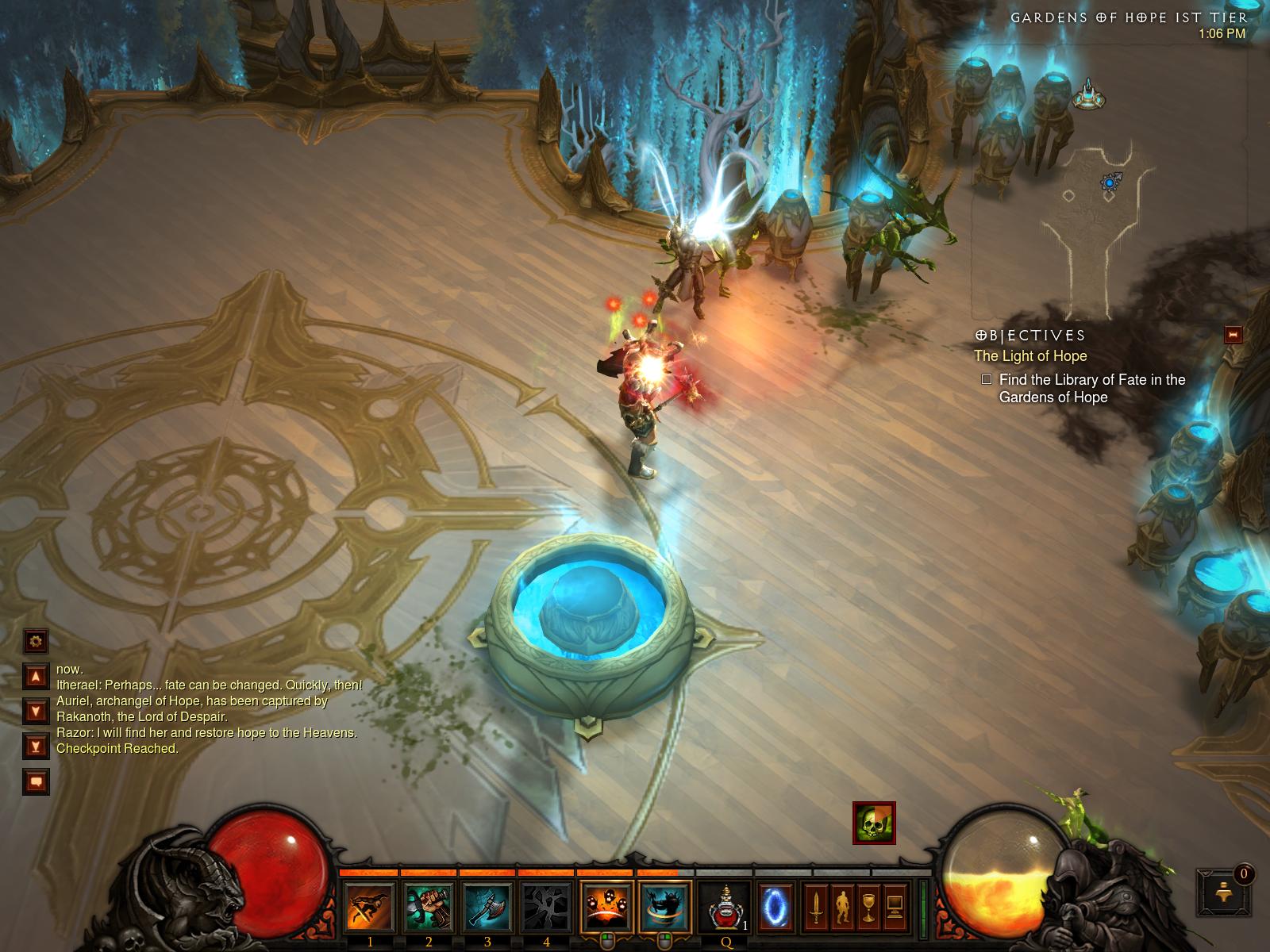Select the cracked-ground skill in slot 4
Image resolution: width=1270 pixels, height=952 pixels.
coord(546,906)
